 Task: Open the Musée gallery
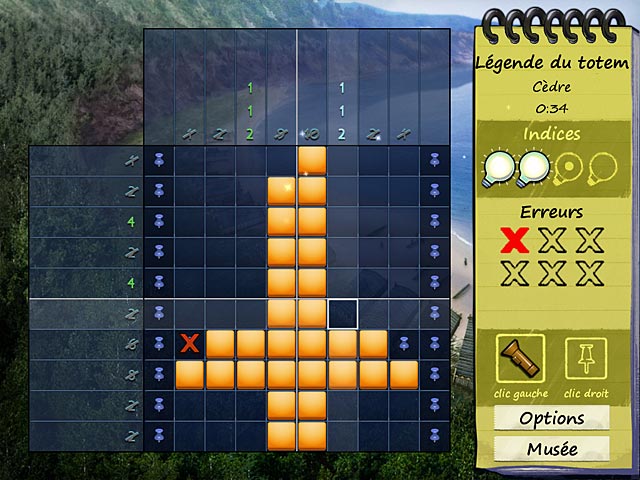551,449
